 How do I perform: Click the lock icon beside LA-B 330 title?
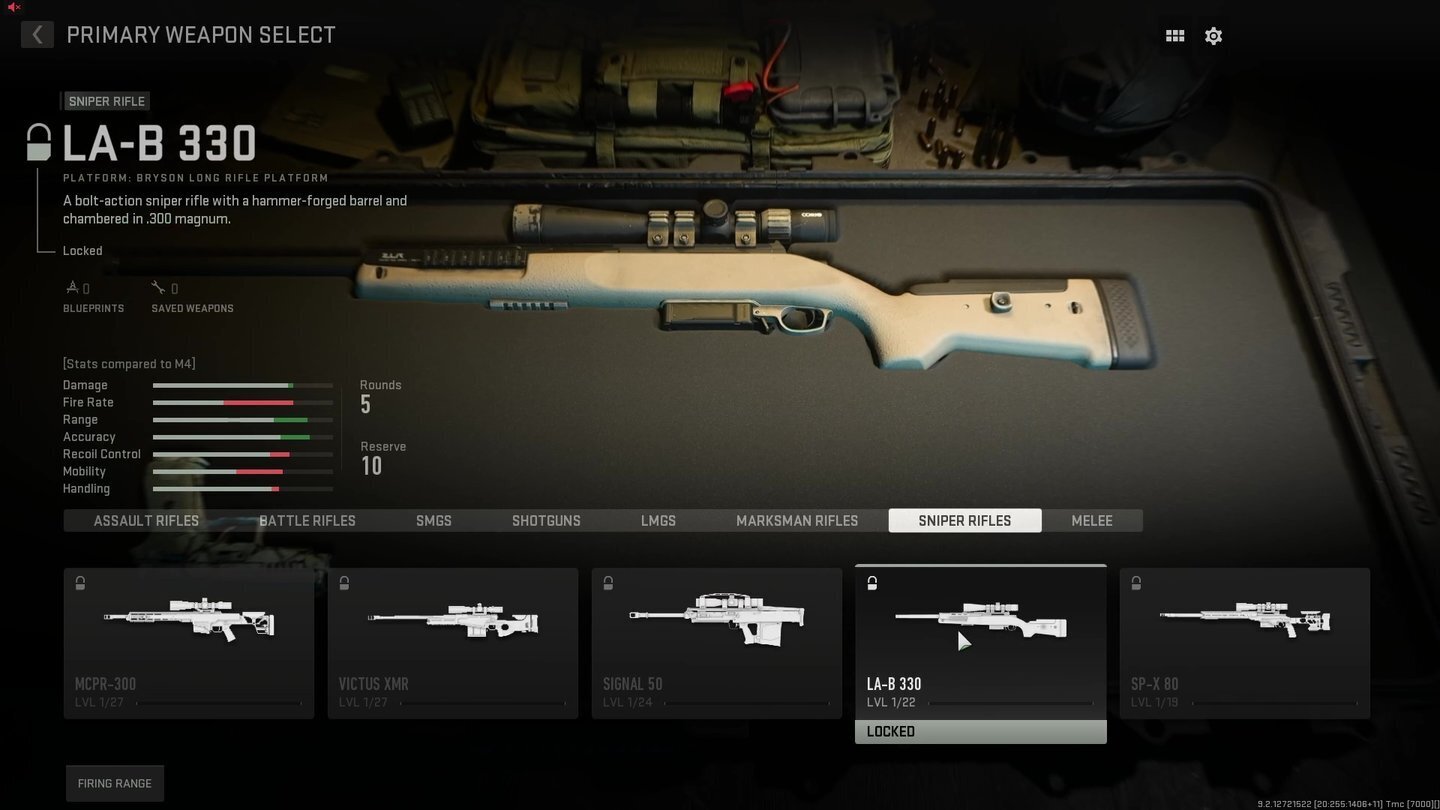[38, 142]
